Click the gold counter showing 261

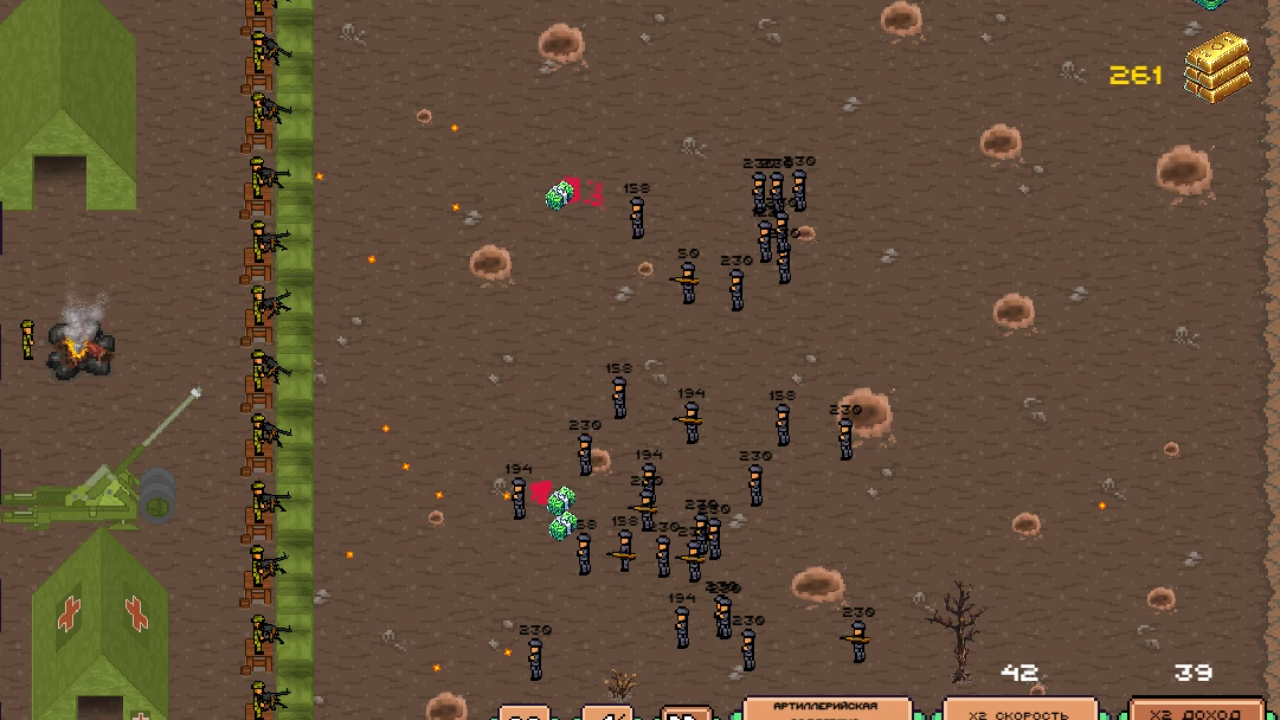pos(1137,74)
